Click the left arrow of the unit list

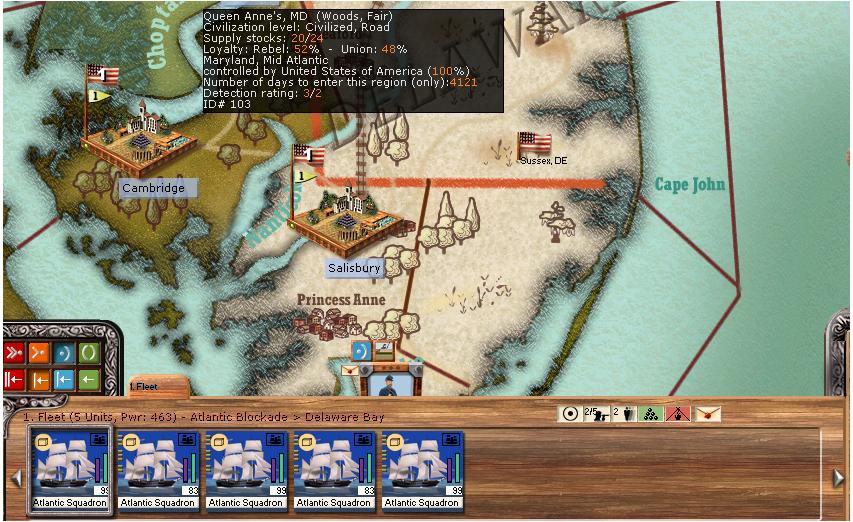[x=15, y=478]
